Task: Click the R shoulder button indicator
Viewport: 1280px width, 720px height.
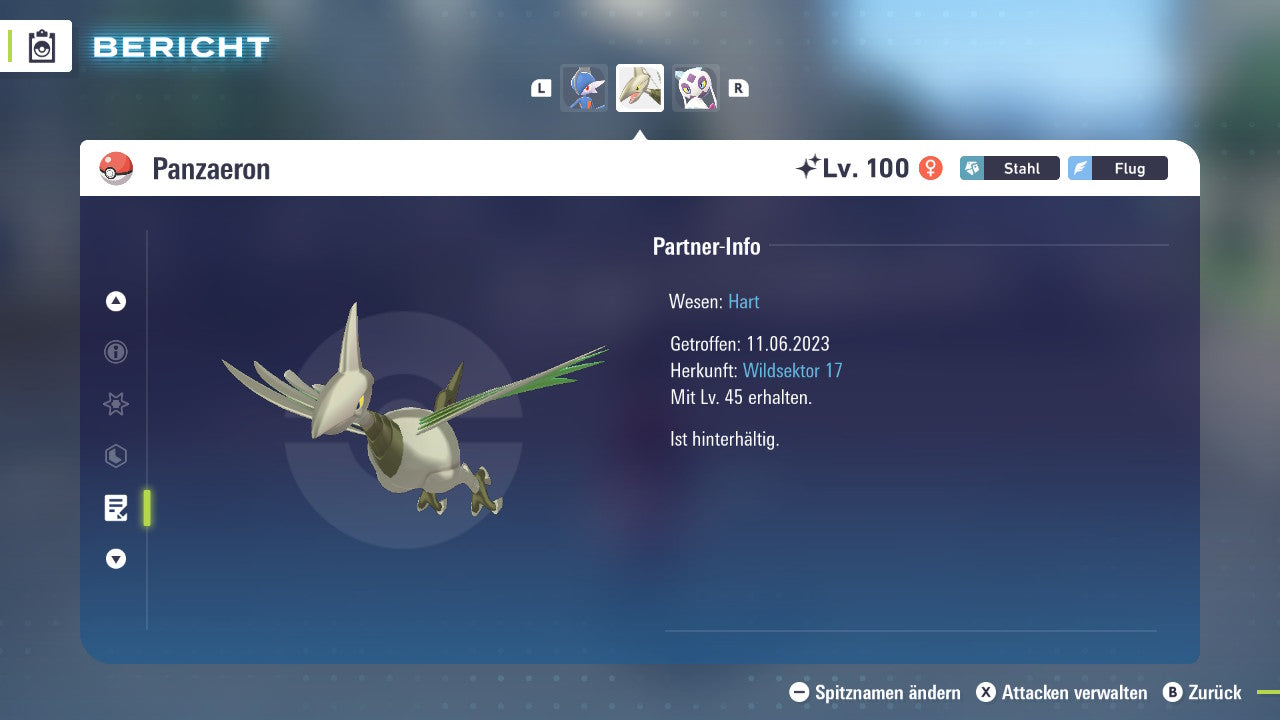Action: [x=738, y=88]
